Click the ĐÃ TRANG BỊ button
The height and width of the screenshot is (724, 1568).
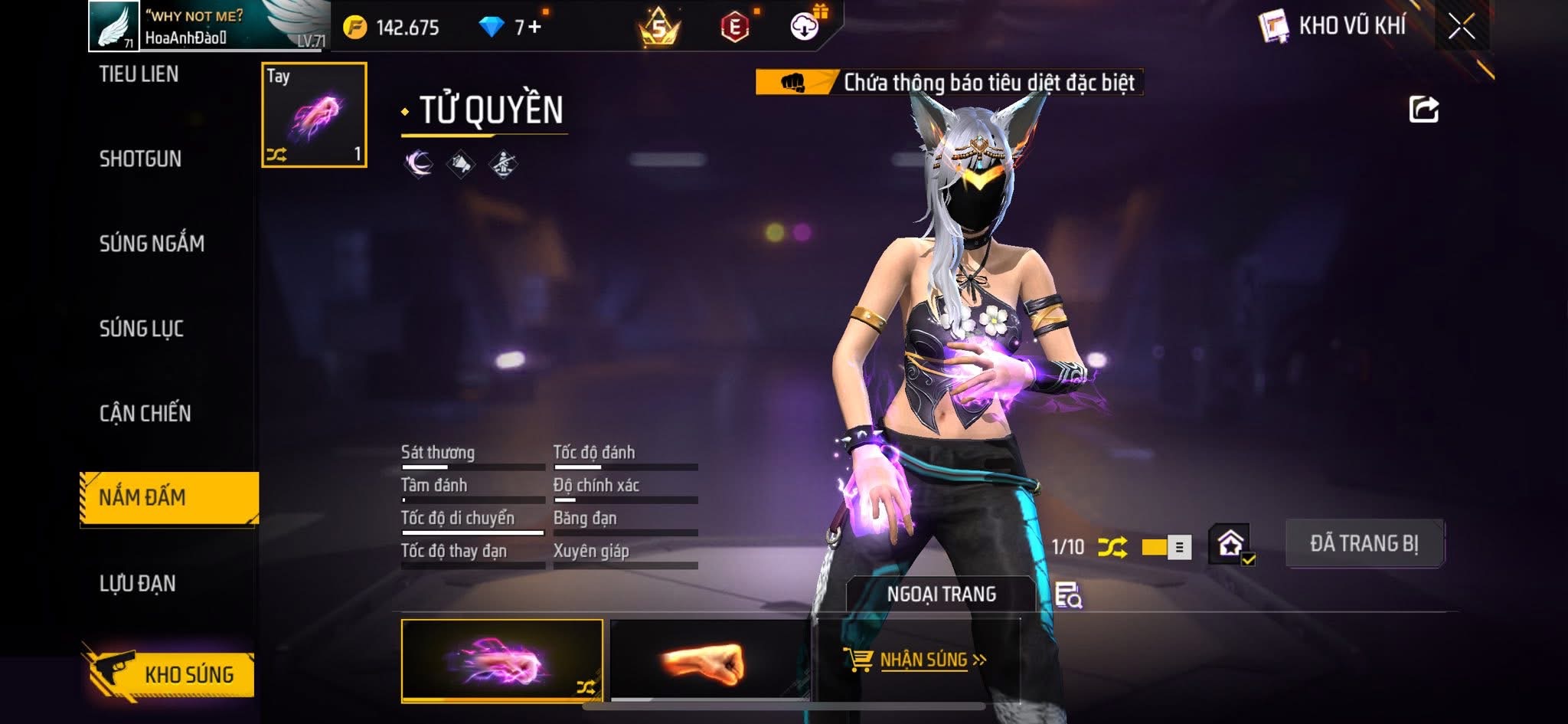1364,543
